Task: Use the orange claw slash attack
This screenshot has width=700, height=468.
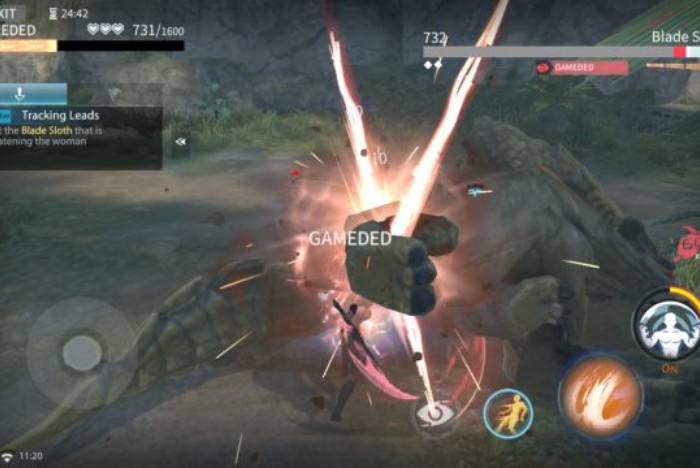Action: (600, 395)
